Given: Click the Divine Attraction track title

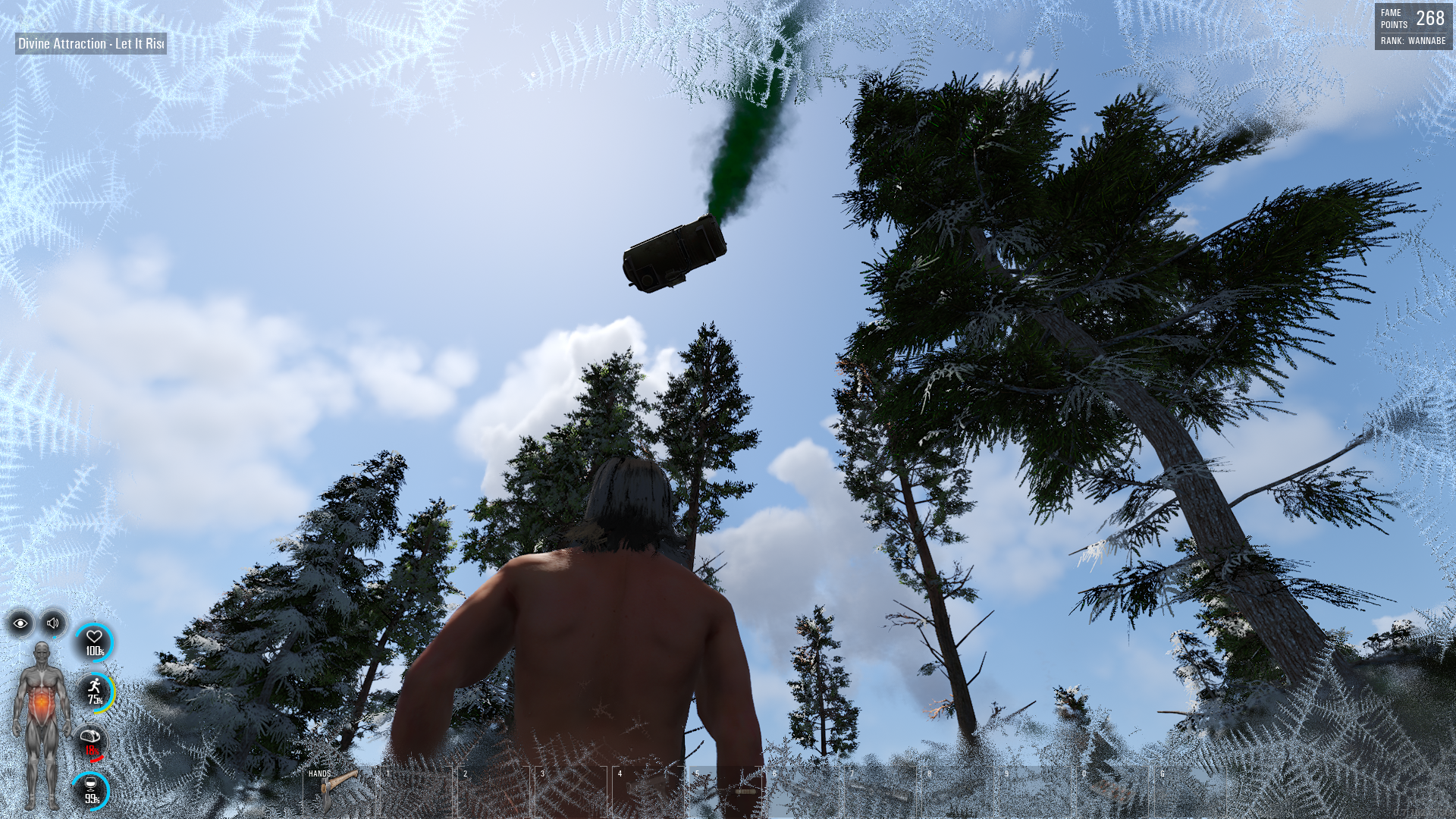Looking at the screenshot, I should (91, 43).
